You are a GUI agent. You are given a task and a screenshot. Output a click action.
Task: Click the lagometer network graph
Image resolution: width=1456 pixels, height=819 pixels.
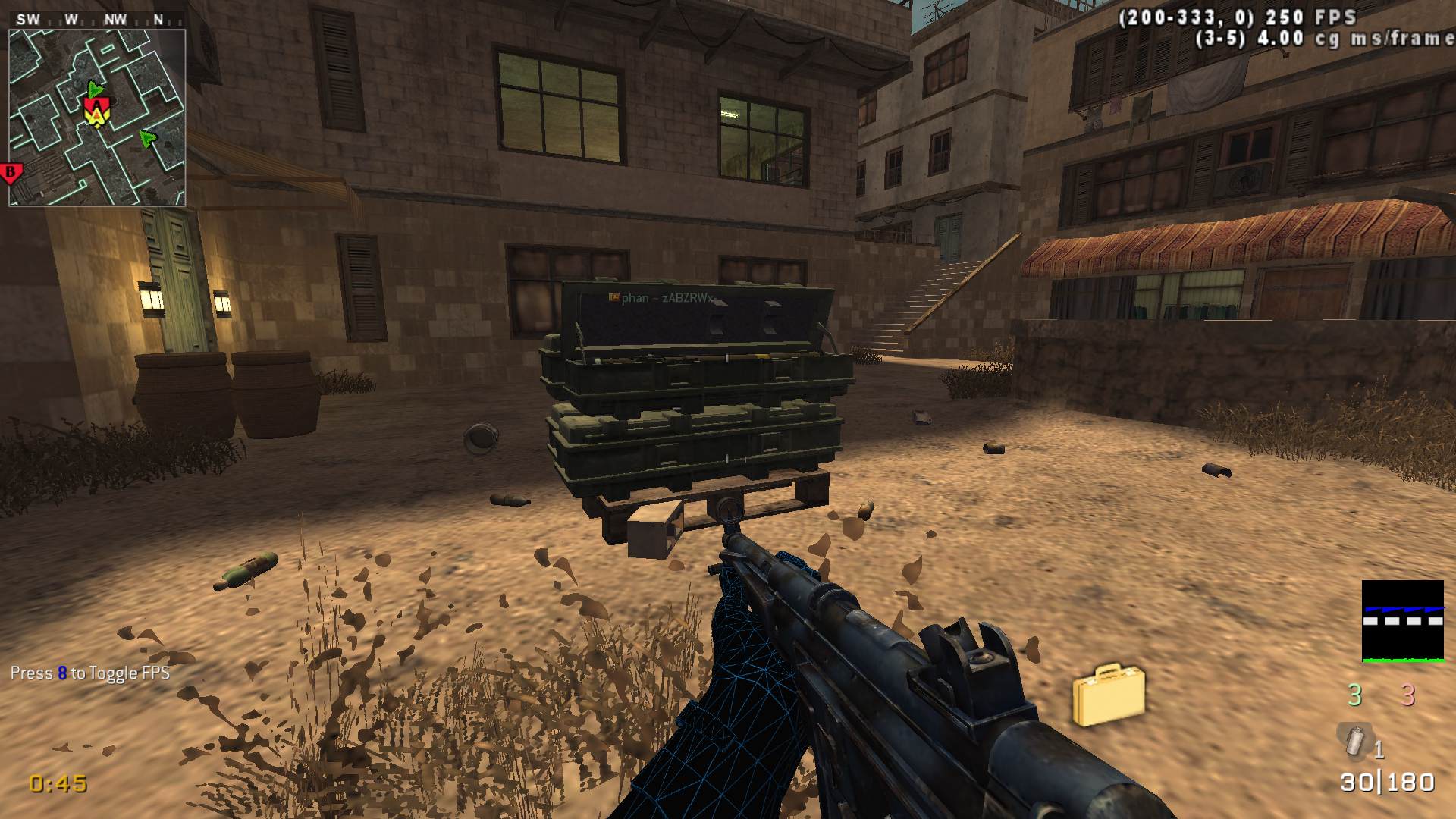tap(1402, 621)
